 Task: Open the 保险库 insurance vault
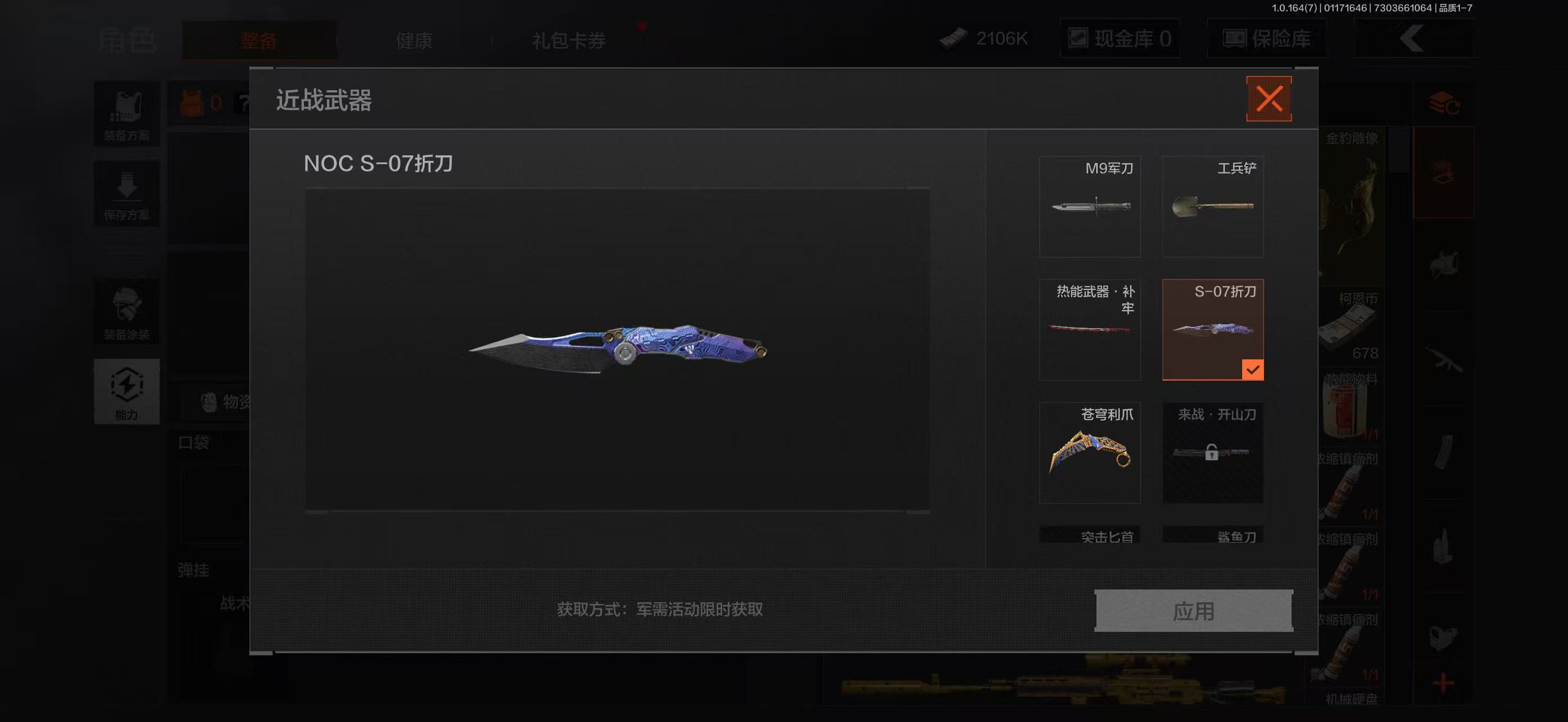pos(1266,38)
